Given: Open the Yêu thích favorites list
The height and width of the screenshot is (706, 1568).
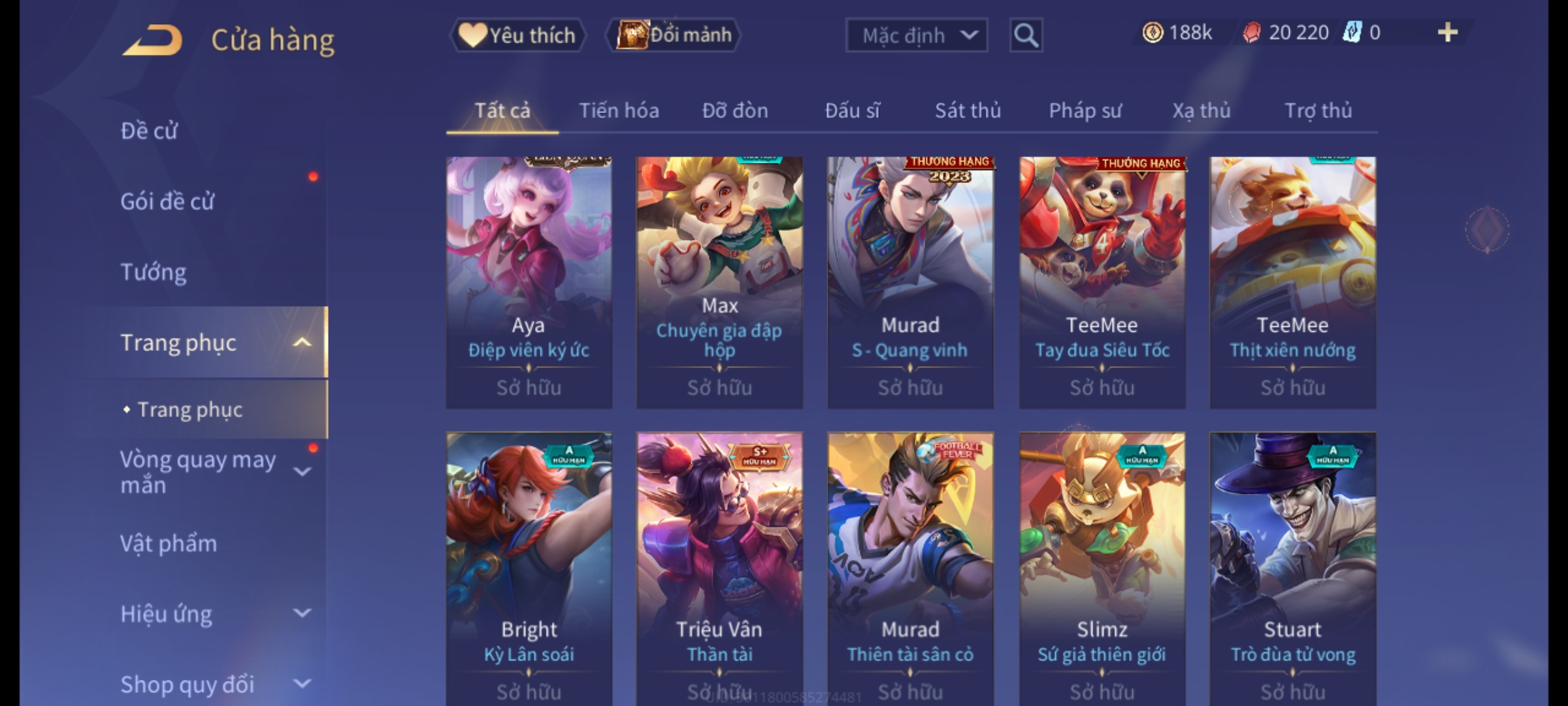Looking at the screenshot, I should click(x=517, y=35).
